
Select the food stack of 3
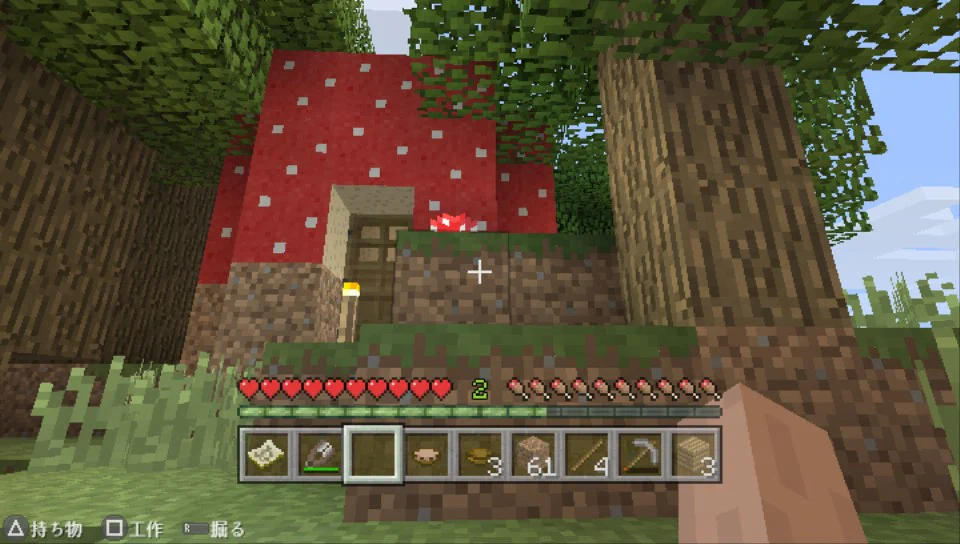coord(481,454)
